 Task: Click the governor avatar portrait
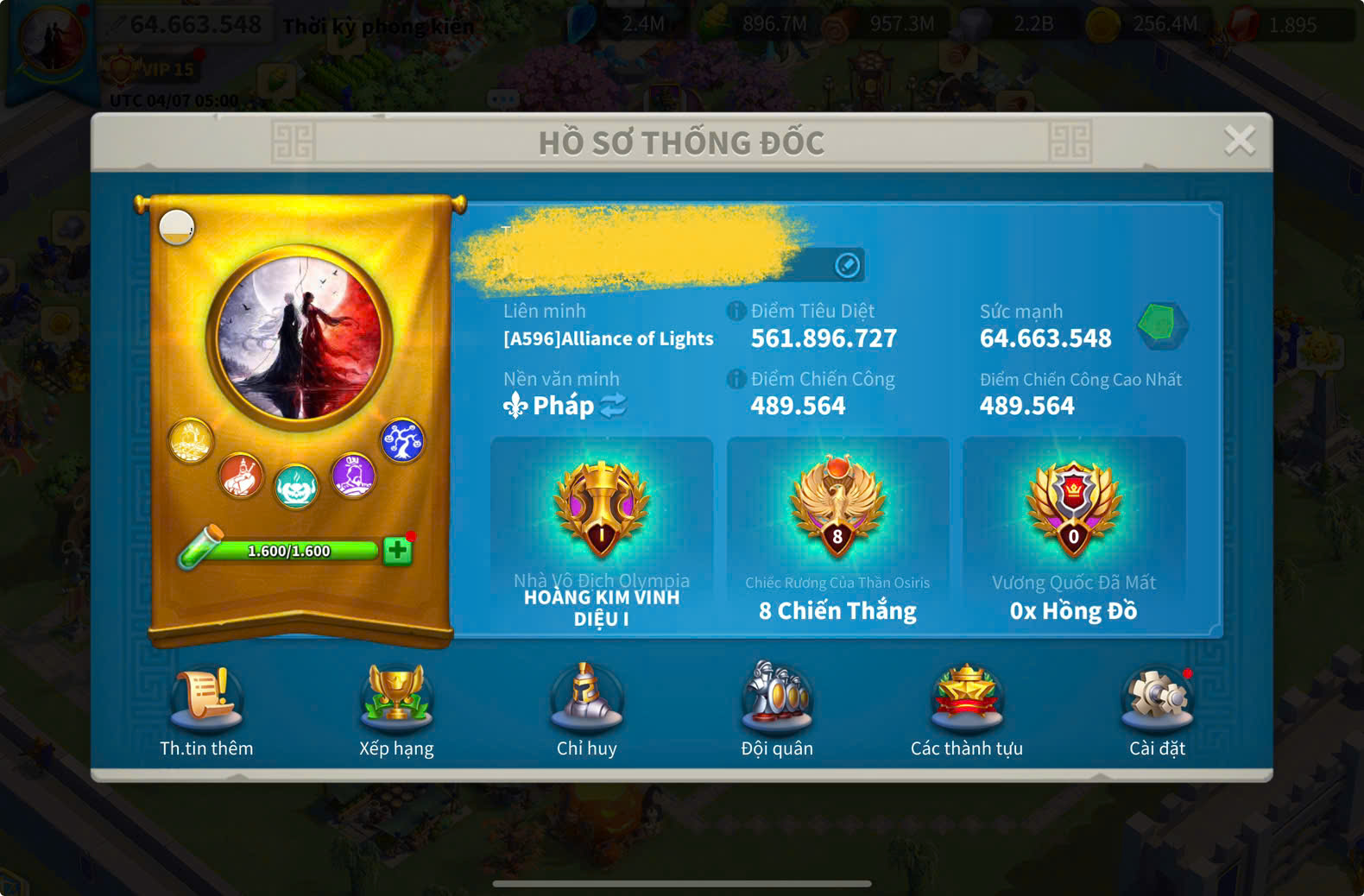tap(300, 338)
